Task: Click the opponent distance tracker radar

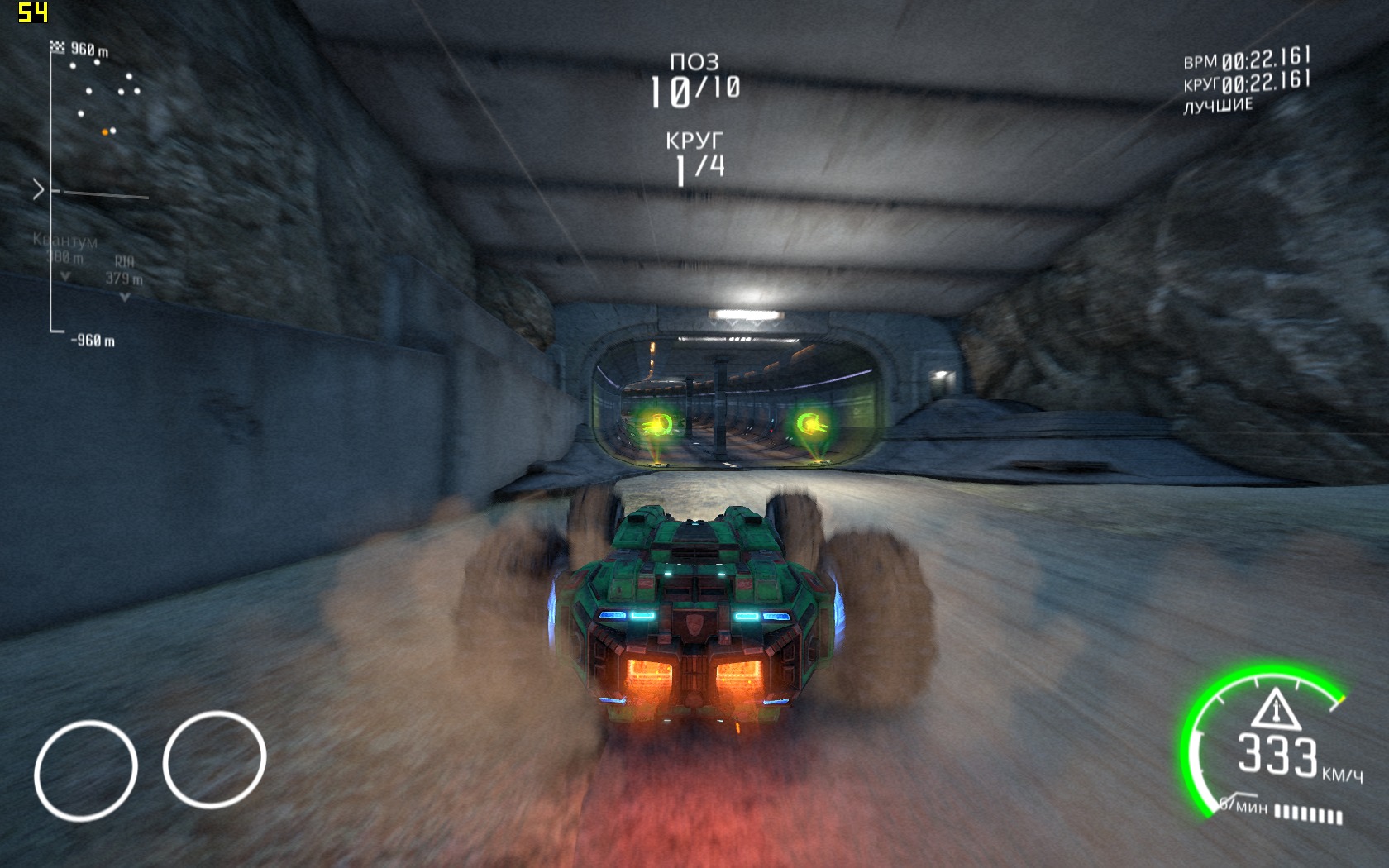Action: click(93, 192)
